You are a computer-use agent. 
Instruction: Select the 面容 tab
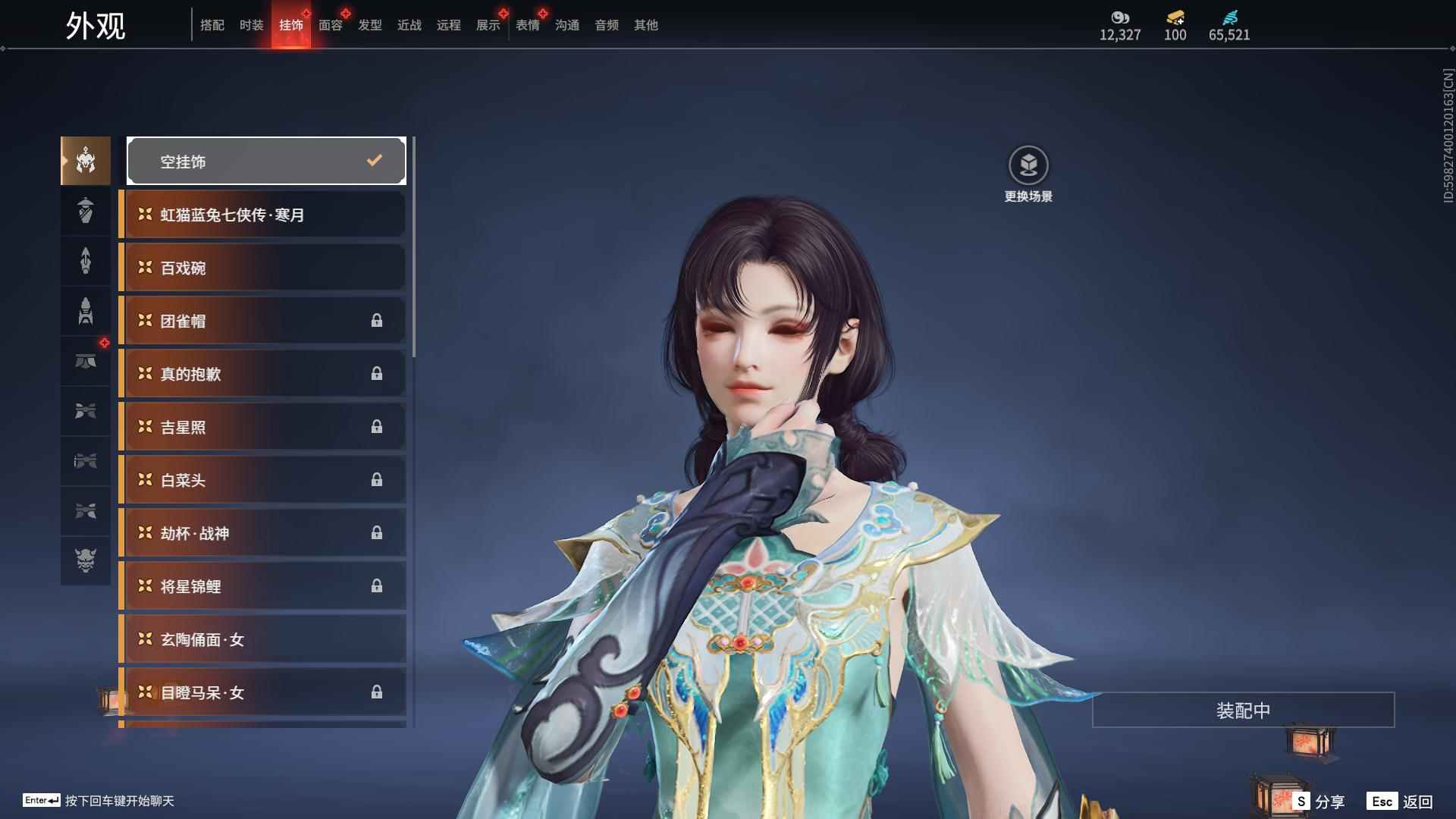point(331,25)
